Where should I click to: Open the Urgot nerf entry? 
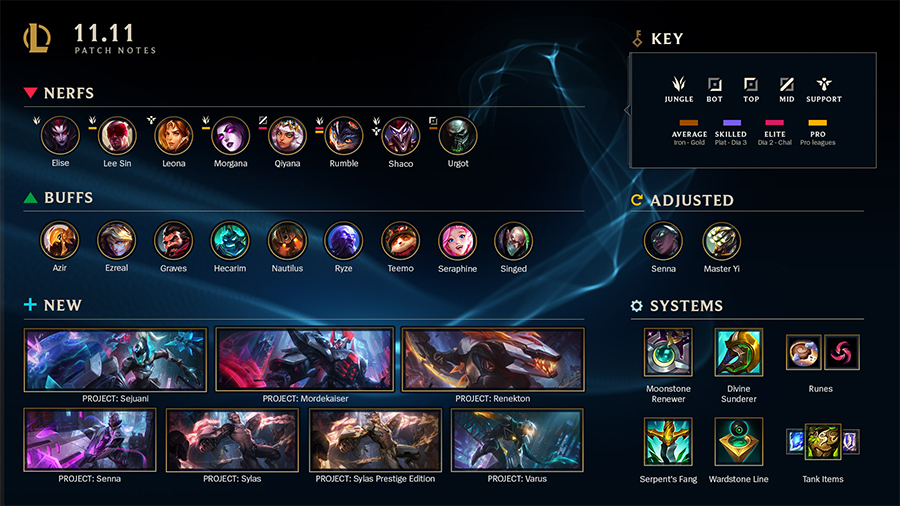coord(458,136)
